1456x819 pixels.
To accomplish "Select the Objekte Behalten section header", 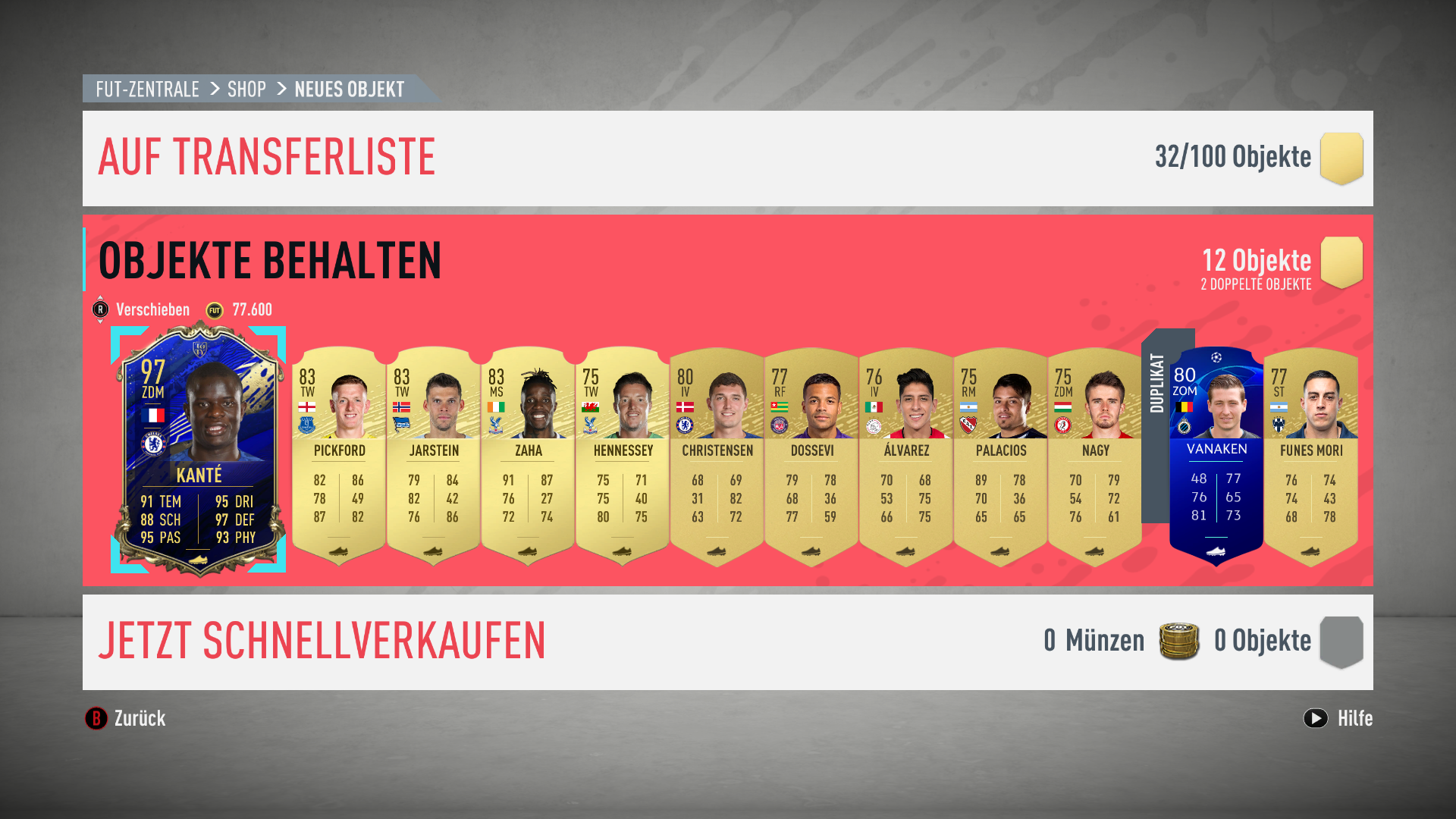I will (x=270, y=261).
